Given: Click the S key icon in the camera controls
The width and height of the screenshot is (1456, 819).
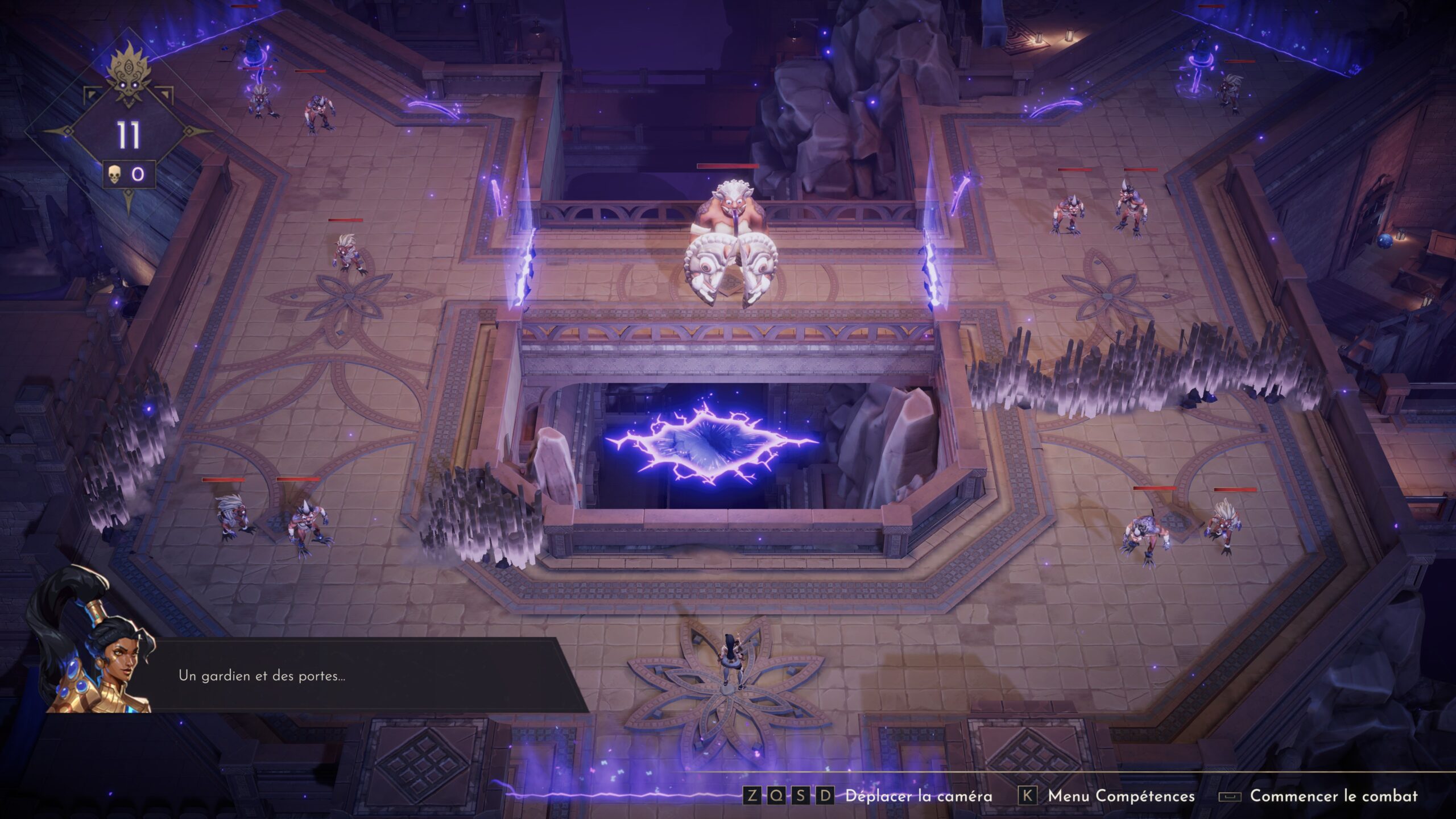Looking at the screenshot, I should 801,796.
